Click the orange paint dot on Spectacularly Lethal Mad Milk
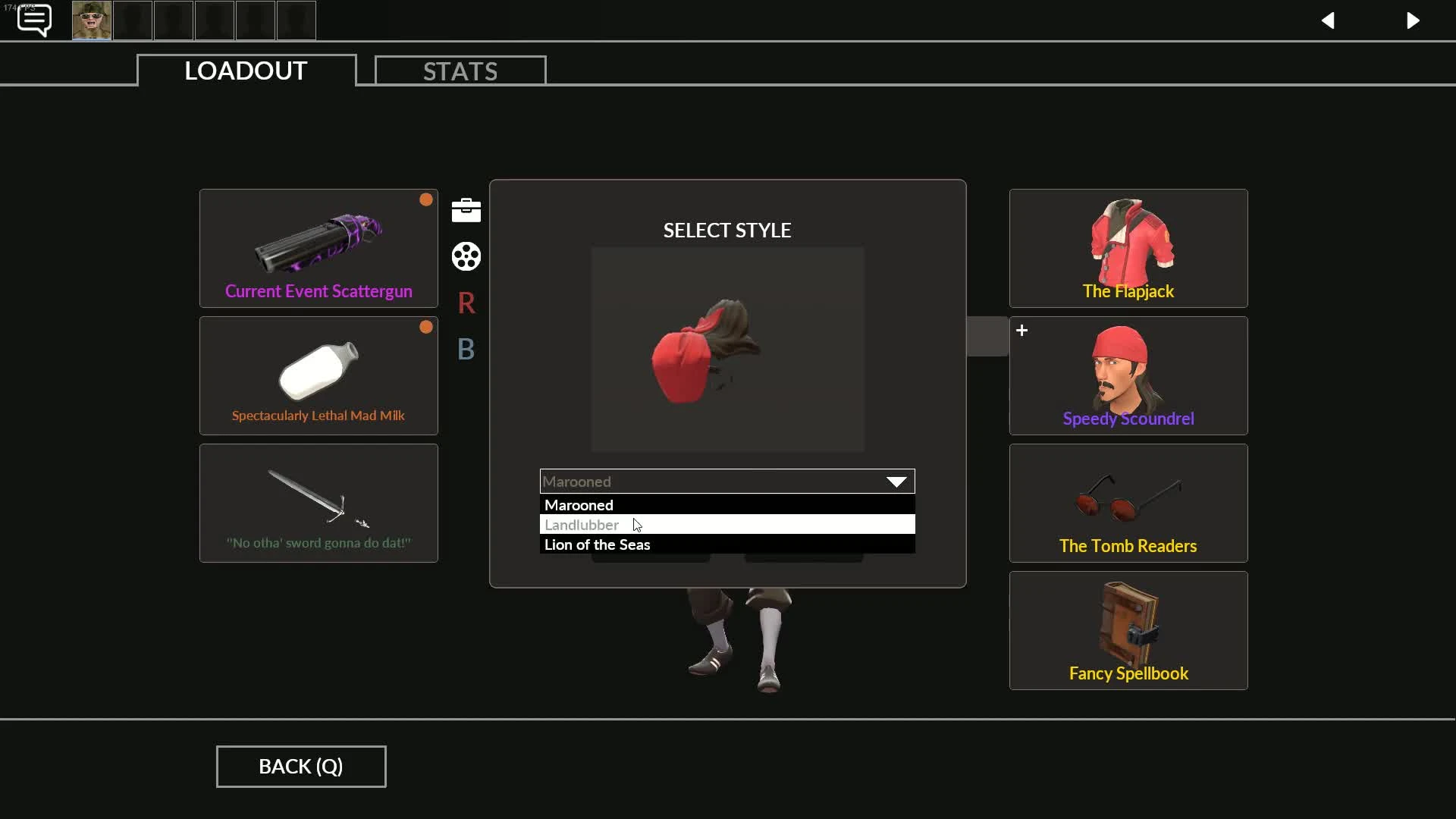The width and height of the screenshot is (1456, 819). [x=425, y=326]
